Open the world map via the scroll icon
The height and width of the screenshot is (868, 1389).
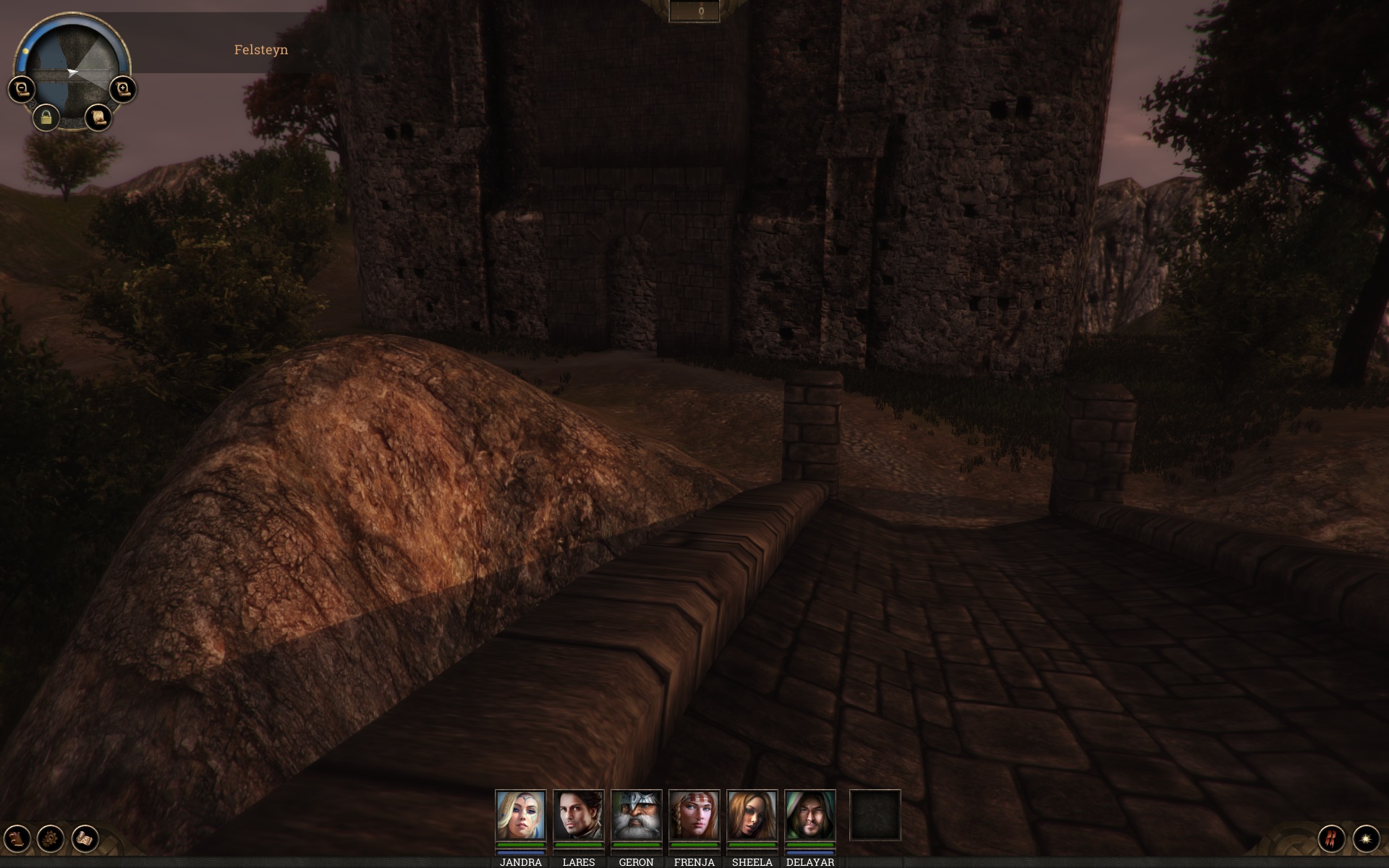(x=98, y=118)
